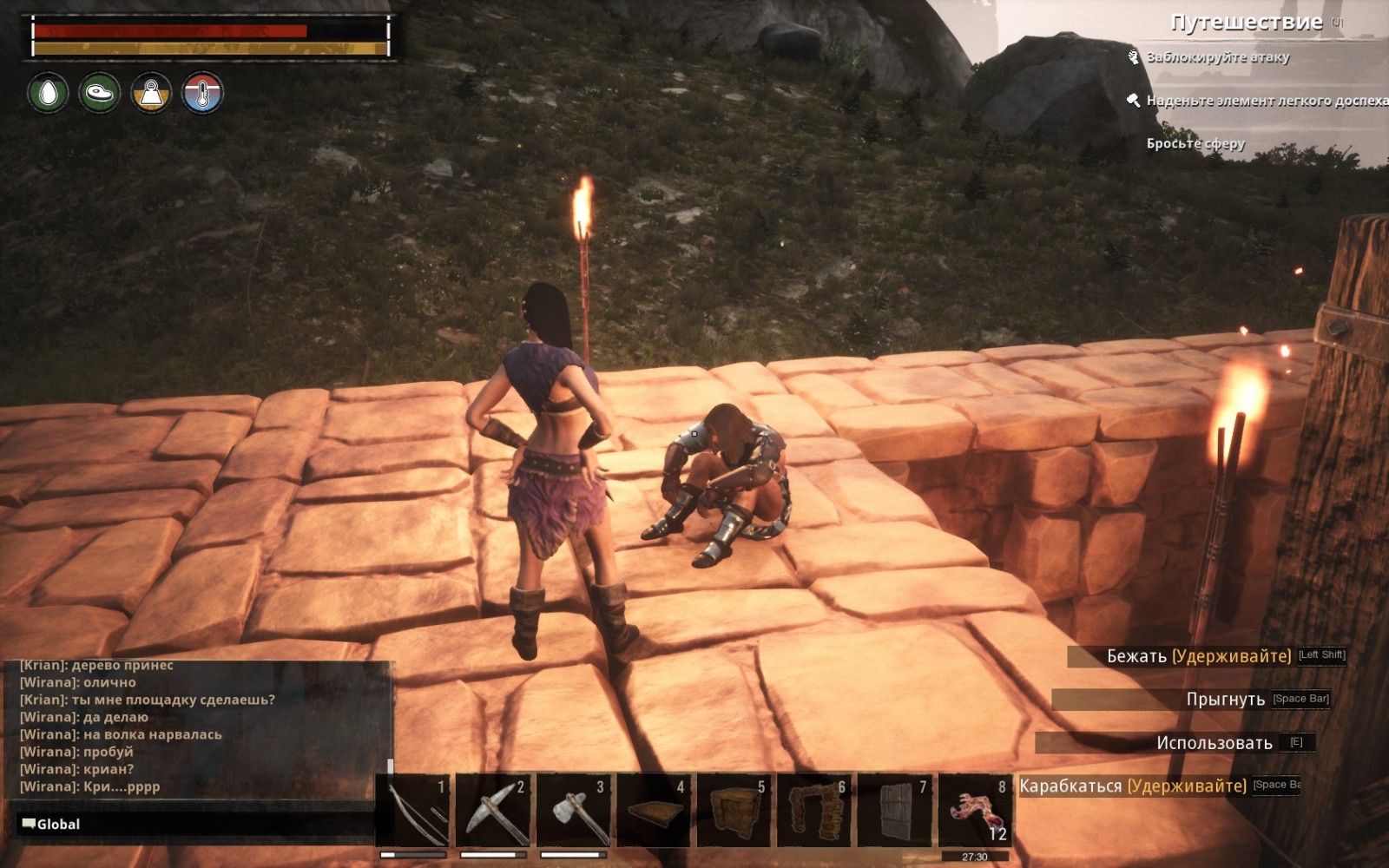Open the Путешествие journey tracker header
The image size is (1389, 868).
click(1246, 23)
